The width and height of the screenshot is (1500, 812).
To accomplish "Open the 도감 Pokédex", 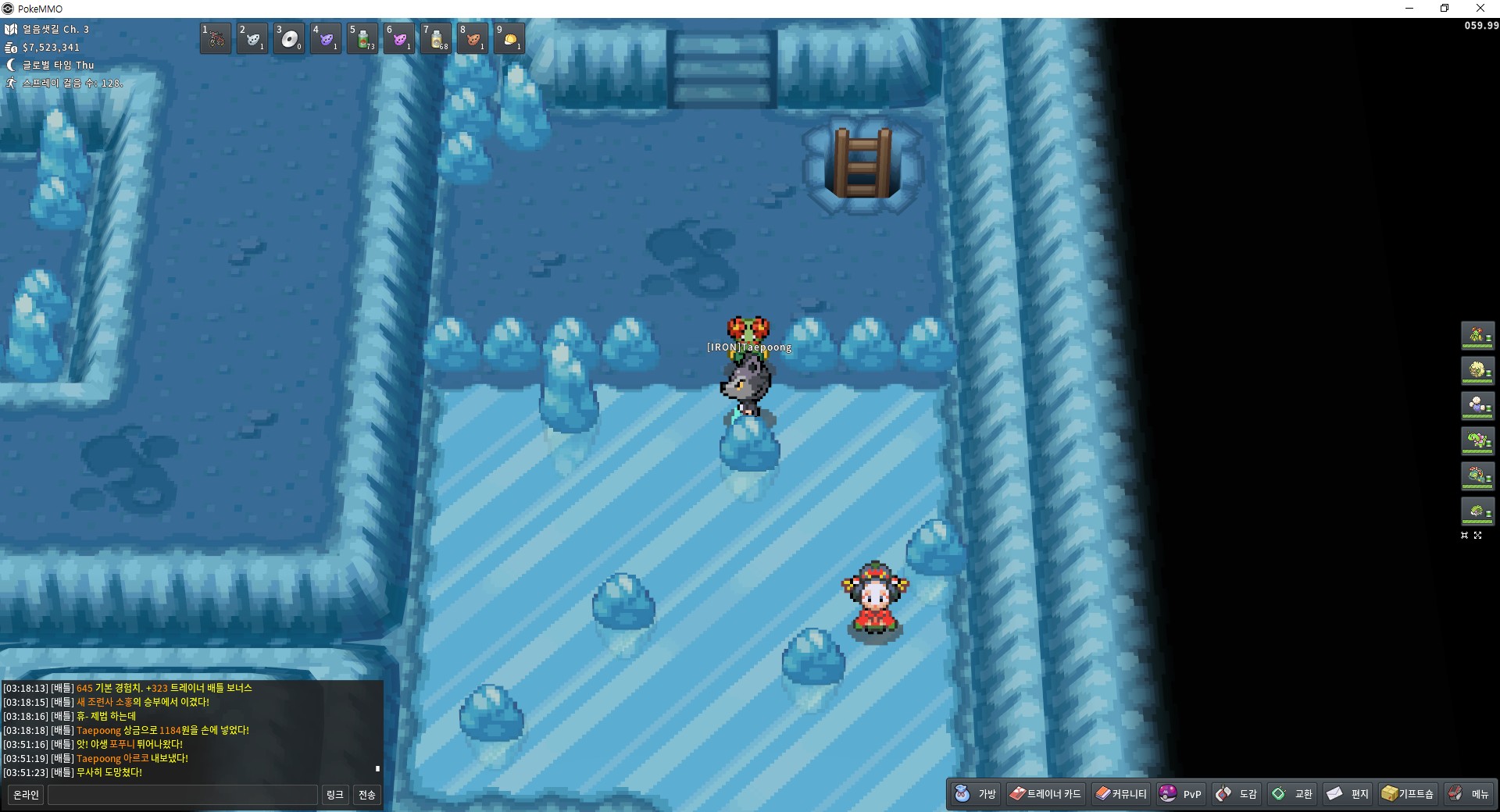I will tap(1237, 794).
